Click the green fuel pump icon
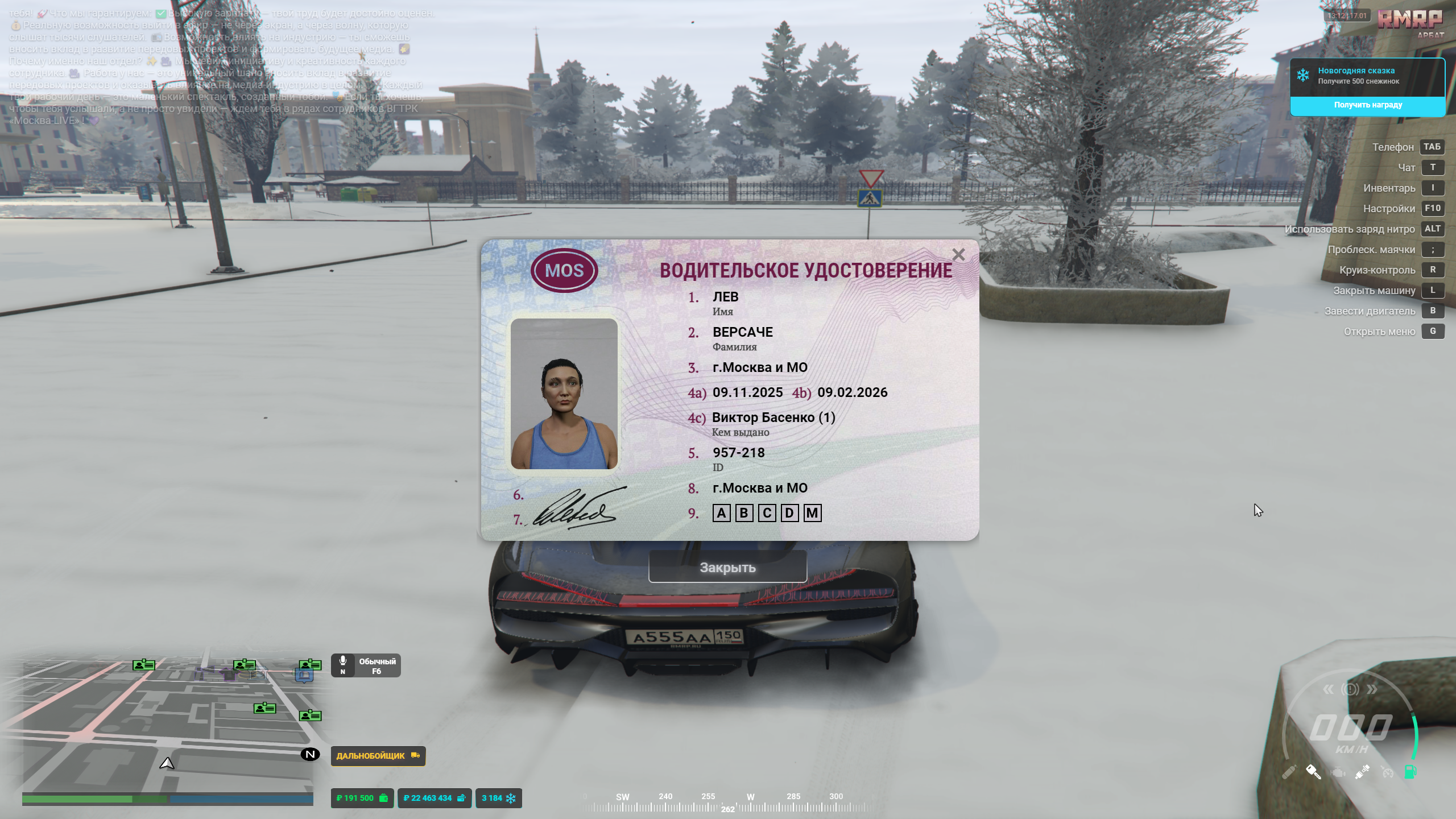This screenshot has height=819, width=1456. (x=1410, y=772)
